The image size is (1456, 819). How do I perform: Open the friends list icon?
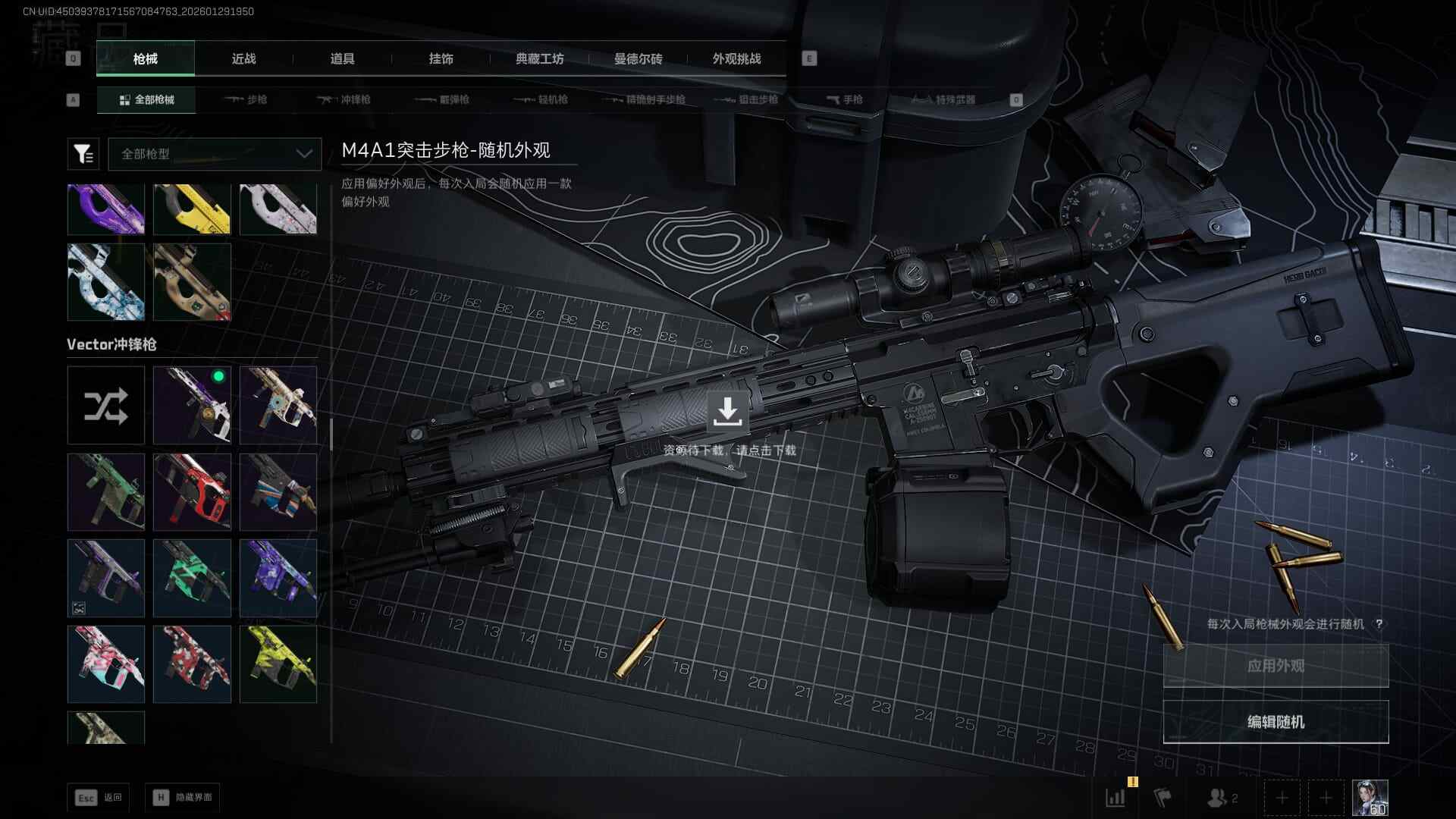(x=1222, y=798)
